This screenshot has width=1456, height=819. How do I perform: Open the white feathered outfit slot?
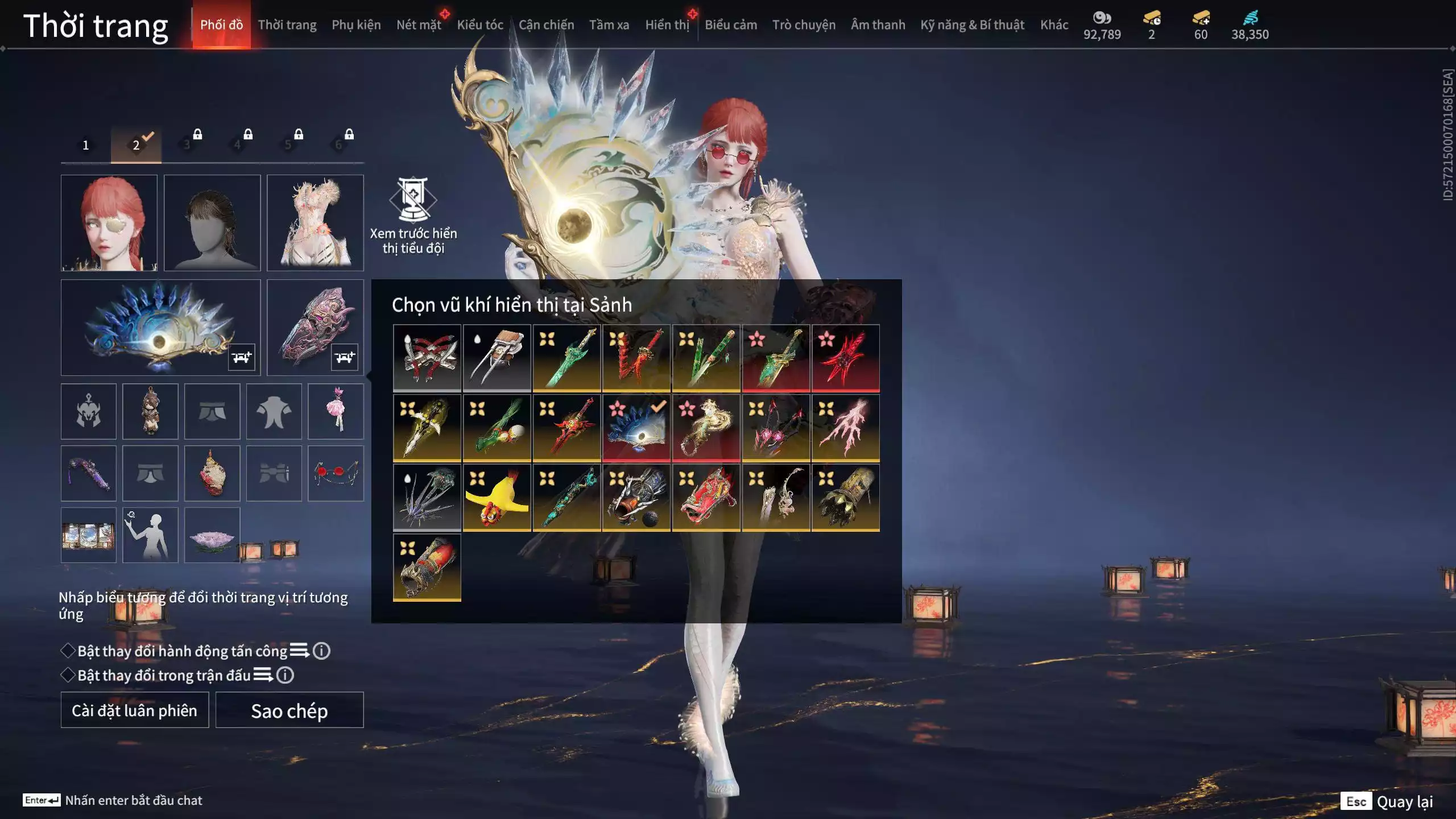click(315, 222)
